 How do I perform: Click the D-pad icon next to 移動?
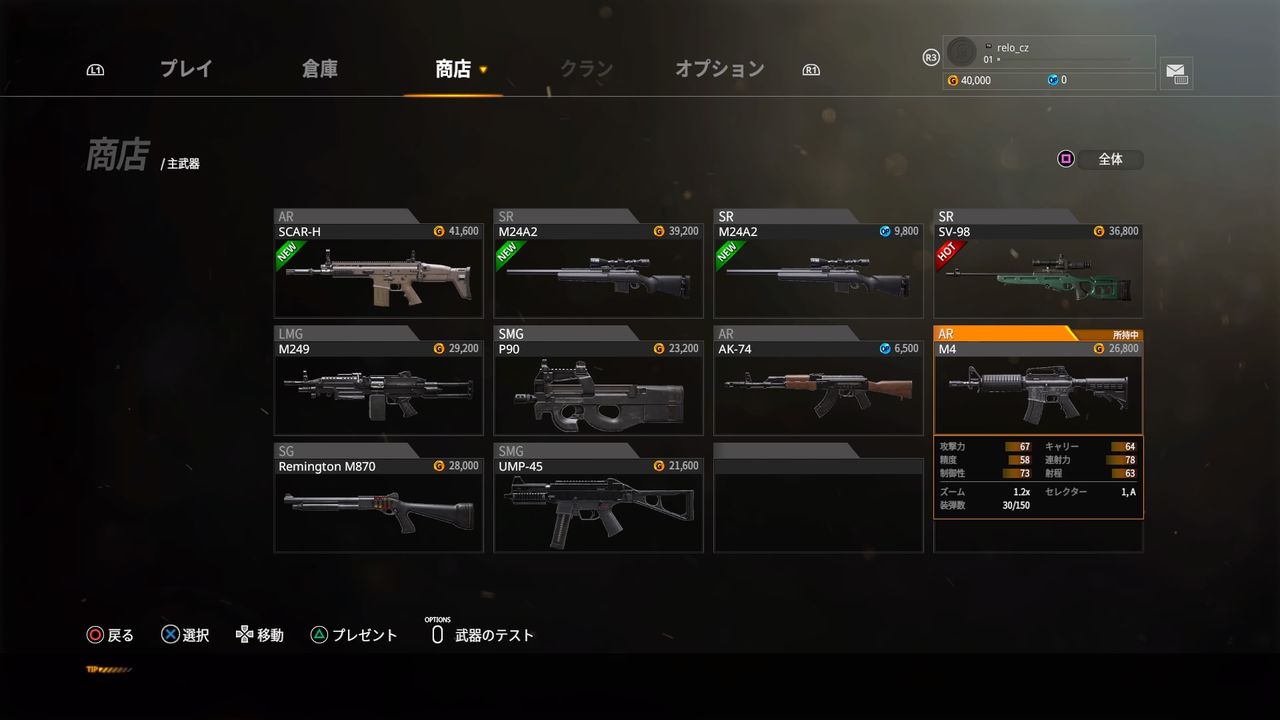tap(243, 633)
